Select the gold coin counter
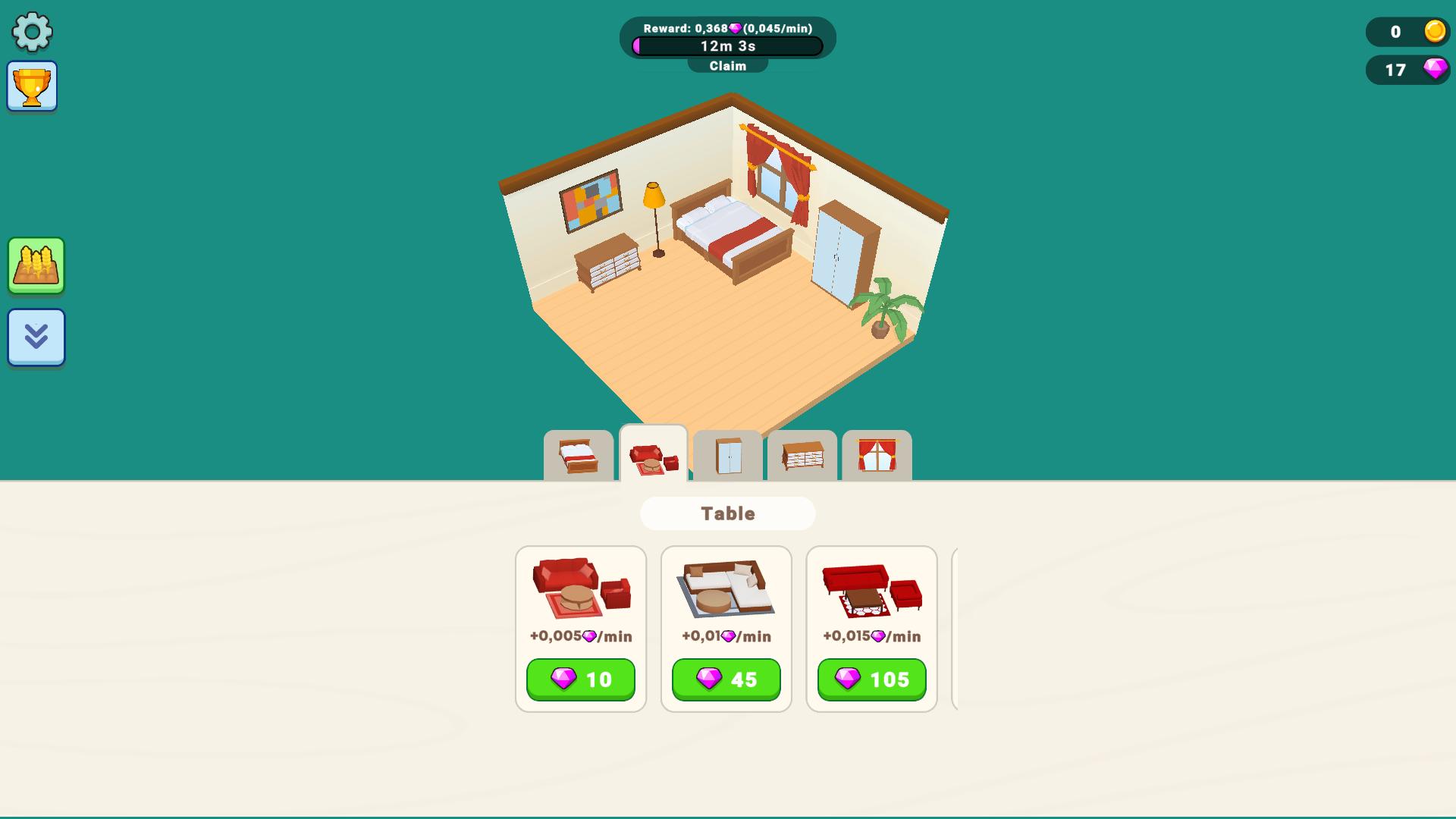 [1407, 32]
